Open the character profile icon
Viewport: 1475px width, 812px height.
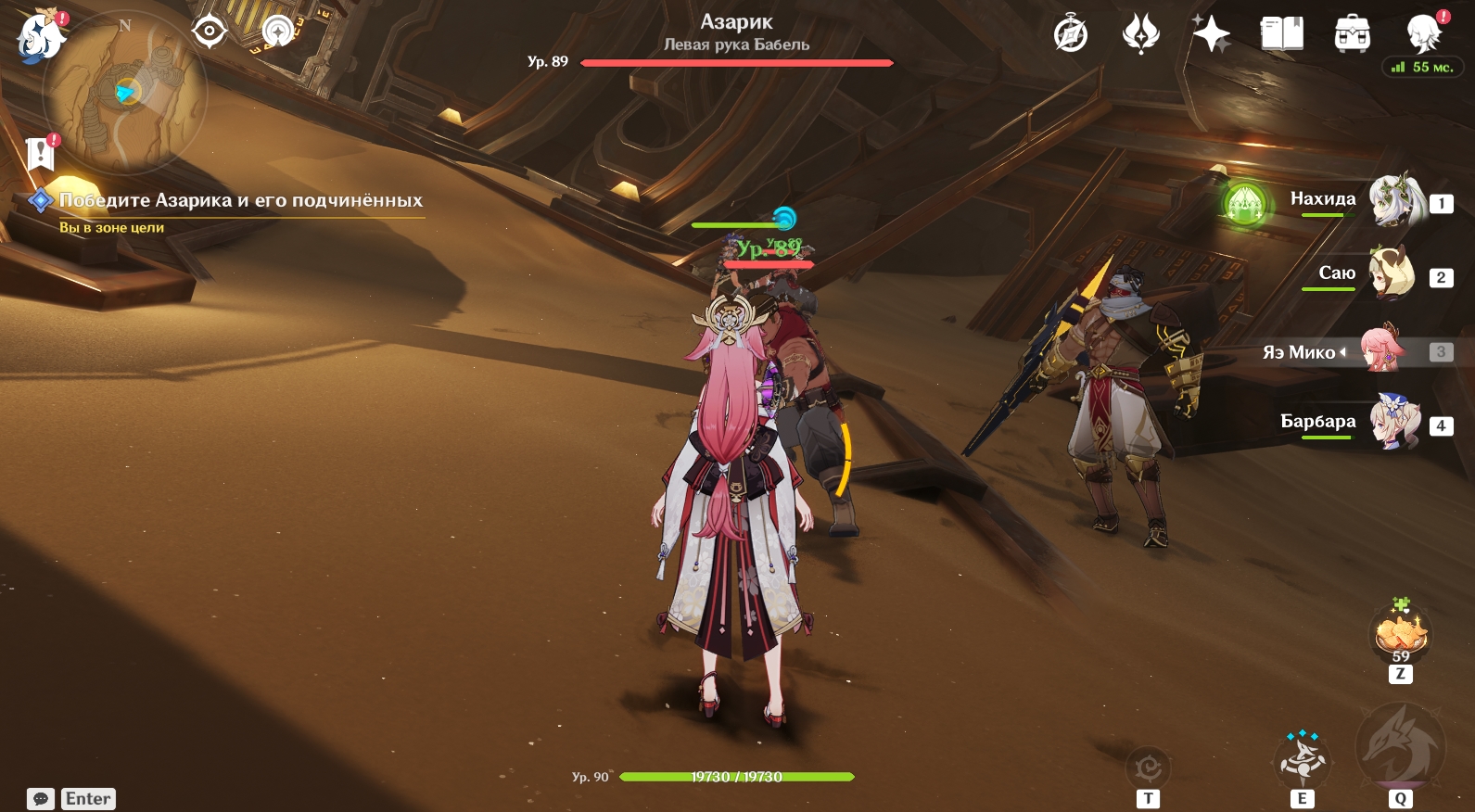1423,33
